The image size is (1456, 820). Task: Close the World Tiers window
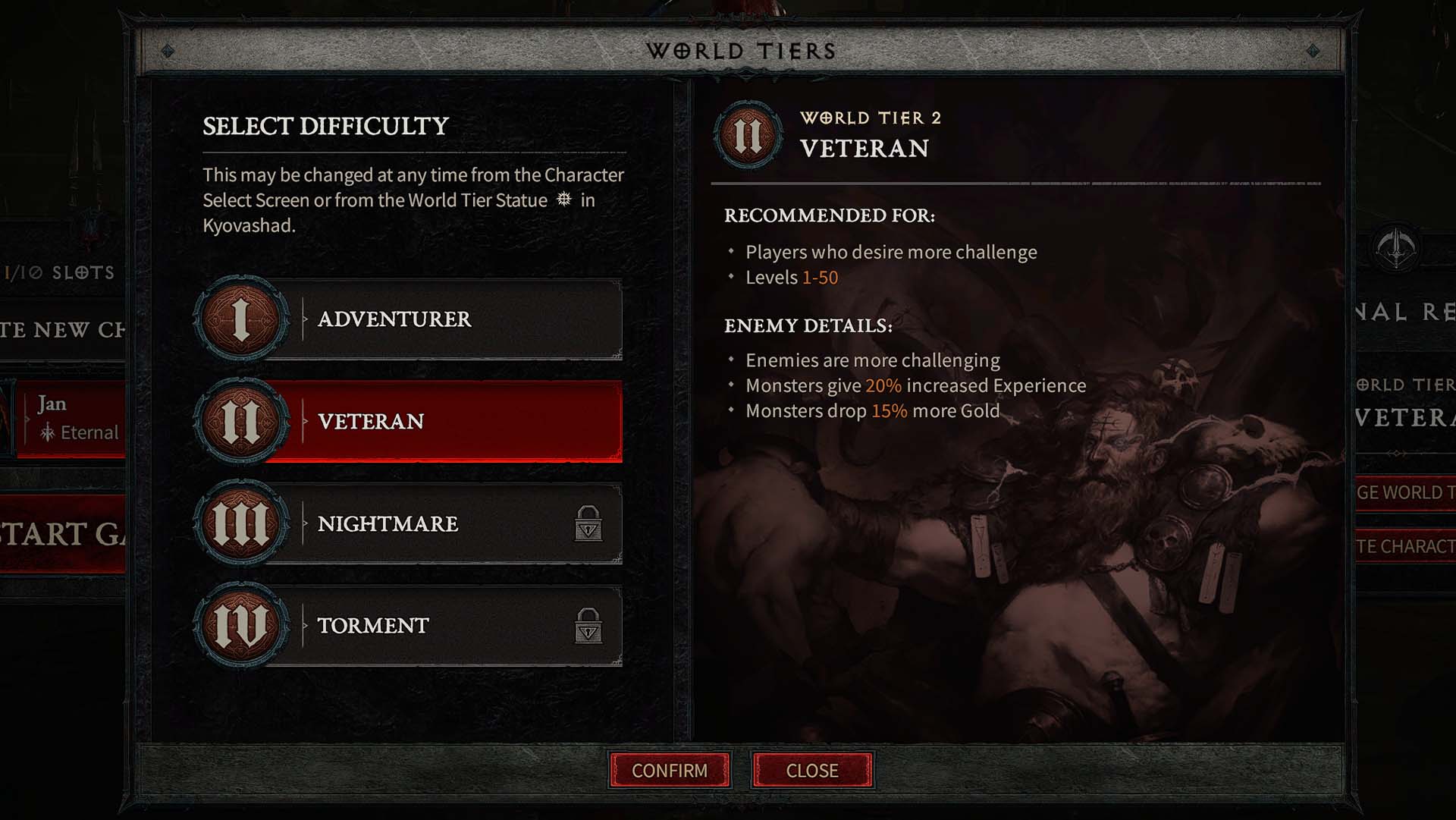[x=811, y=771]
